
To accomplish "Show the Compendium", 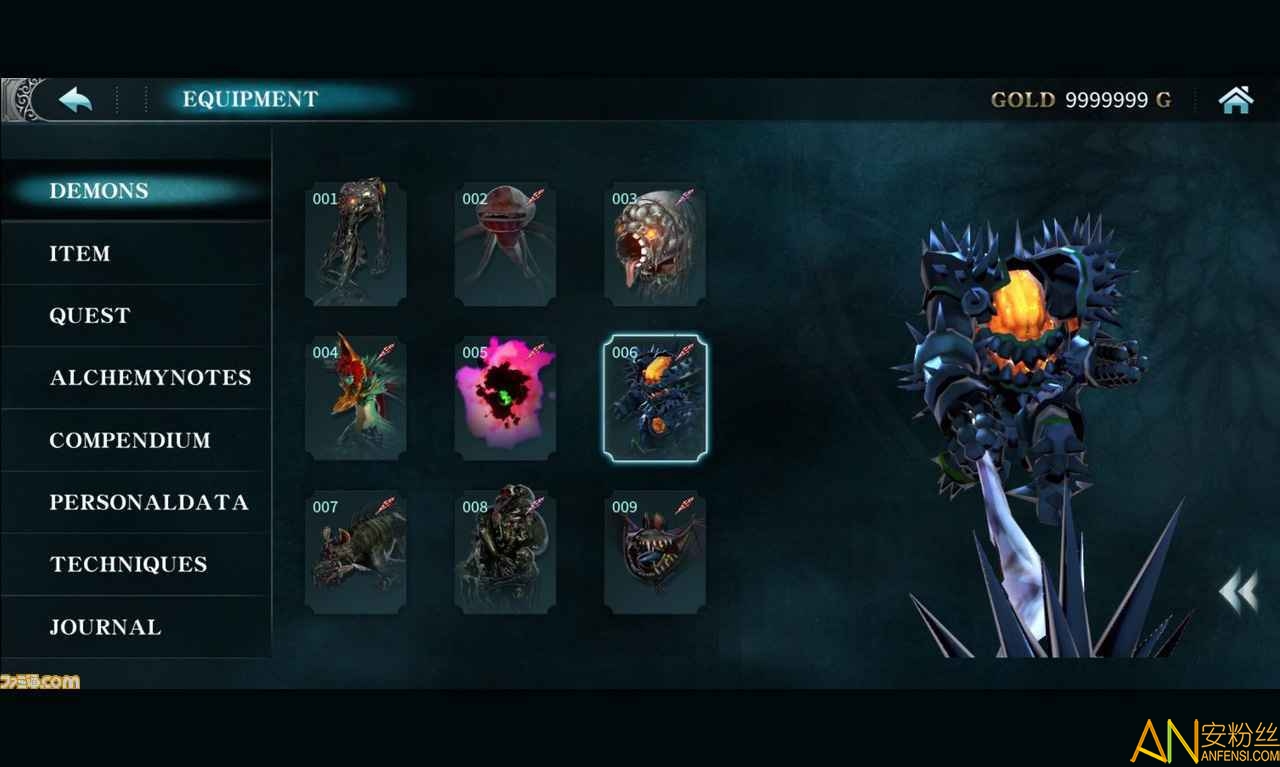I will [130, 440].
